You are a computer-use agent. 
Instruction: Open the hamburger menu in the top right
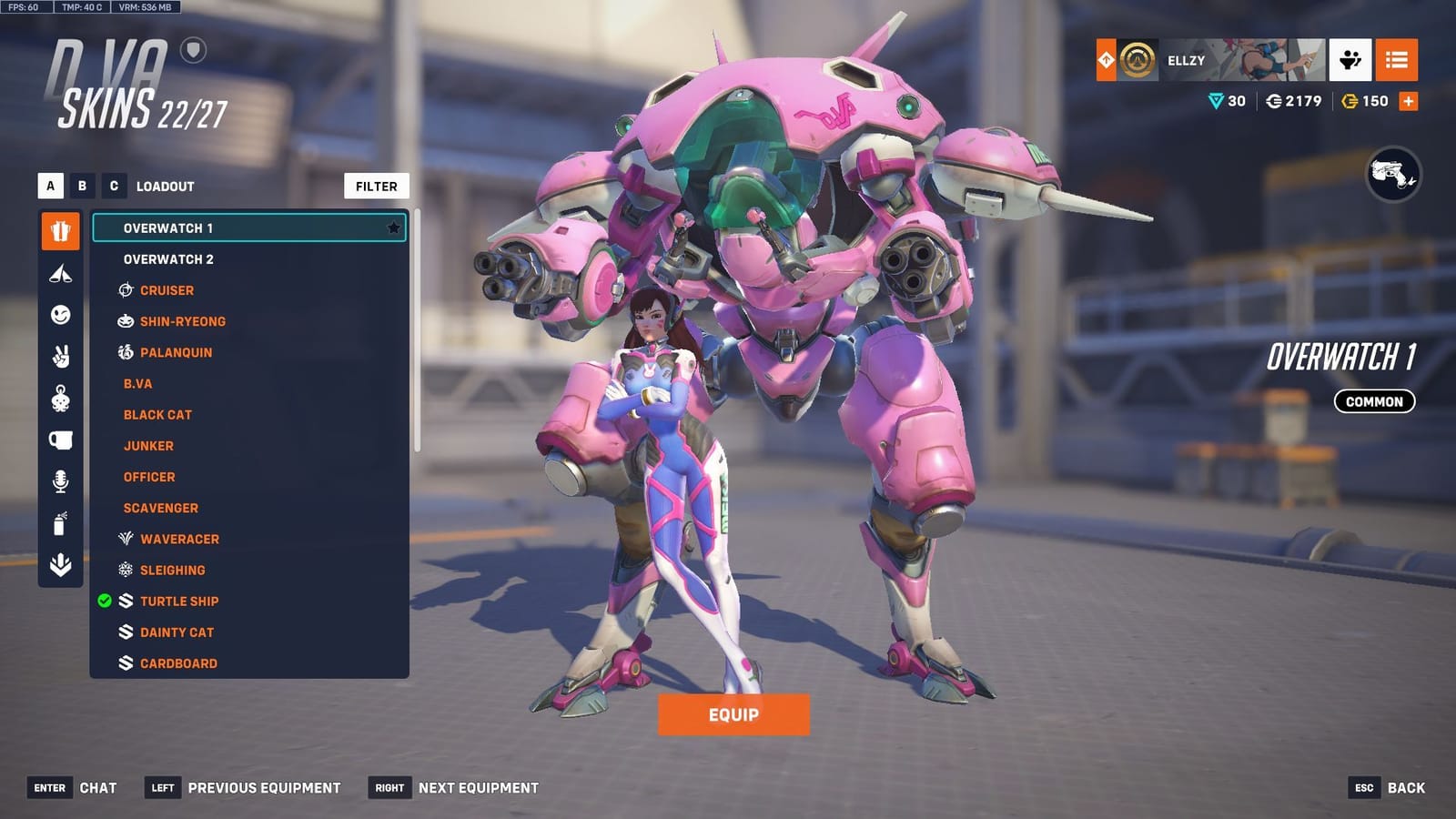(x=1398, y=61)
